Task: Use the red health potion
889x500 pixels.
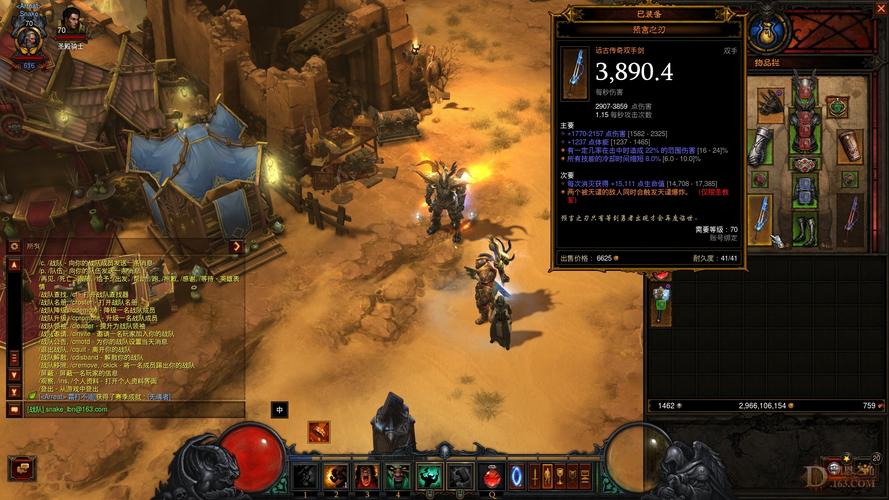Action: click(492, 476)
